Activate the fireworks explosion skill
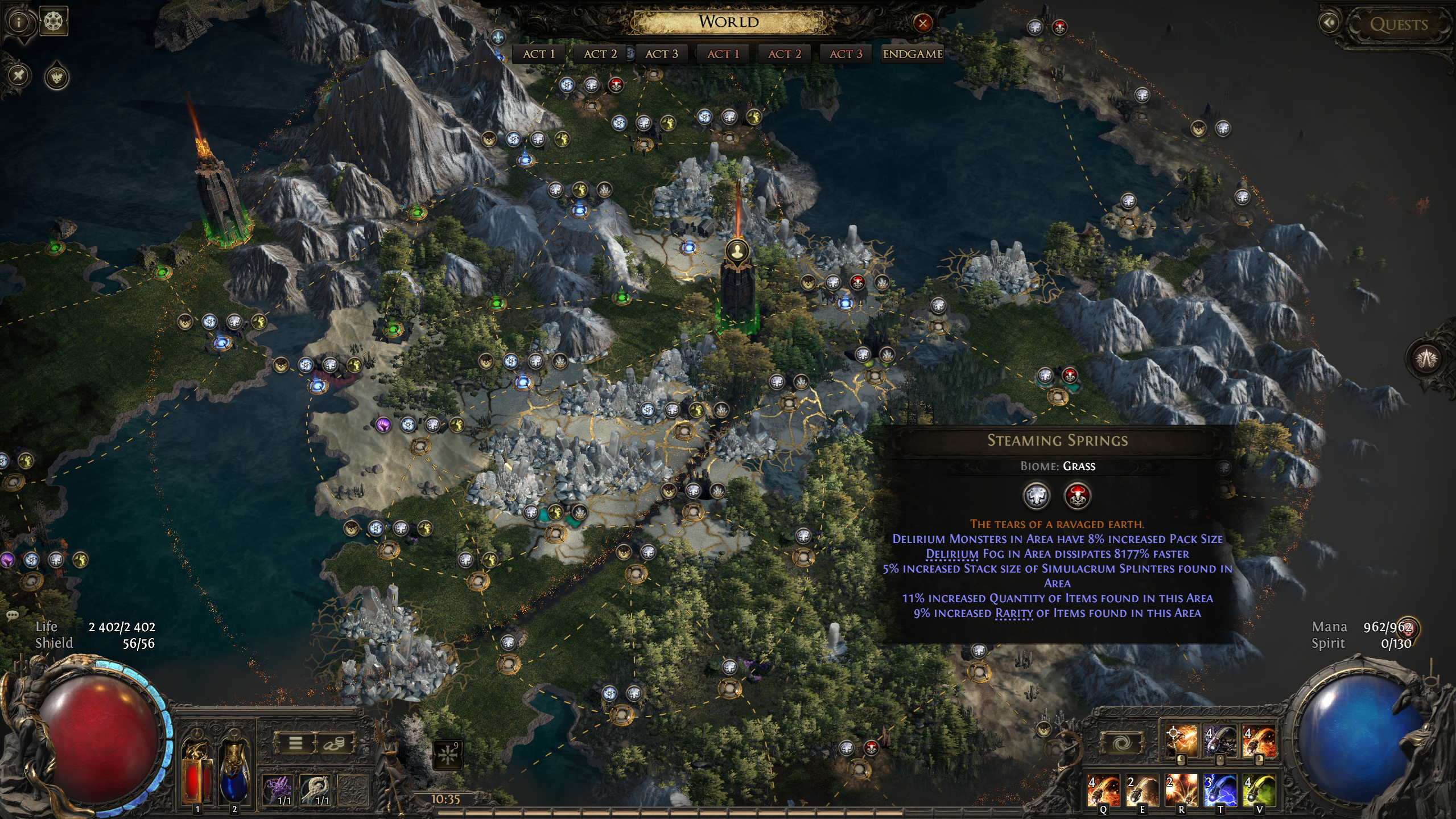This screenshot has width=1456, height=819. click(1181, 789)
